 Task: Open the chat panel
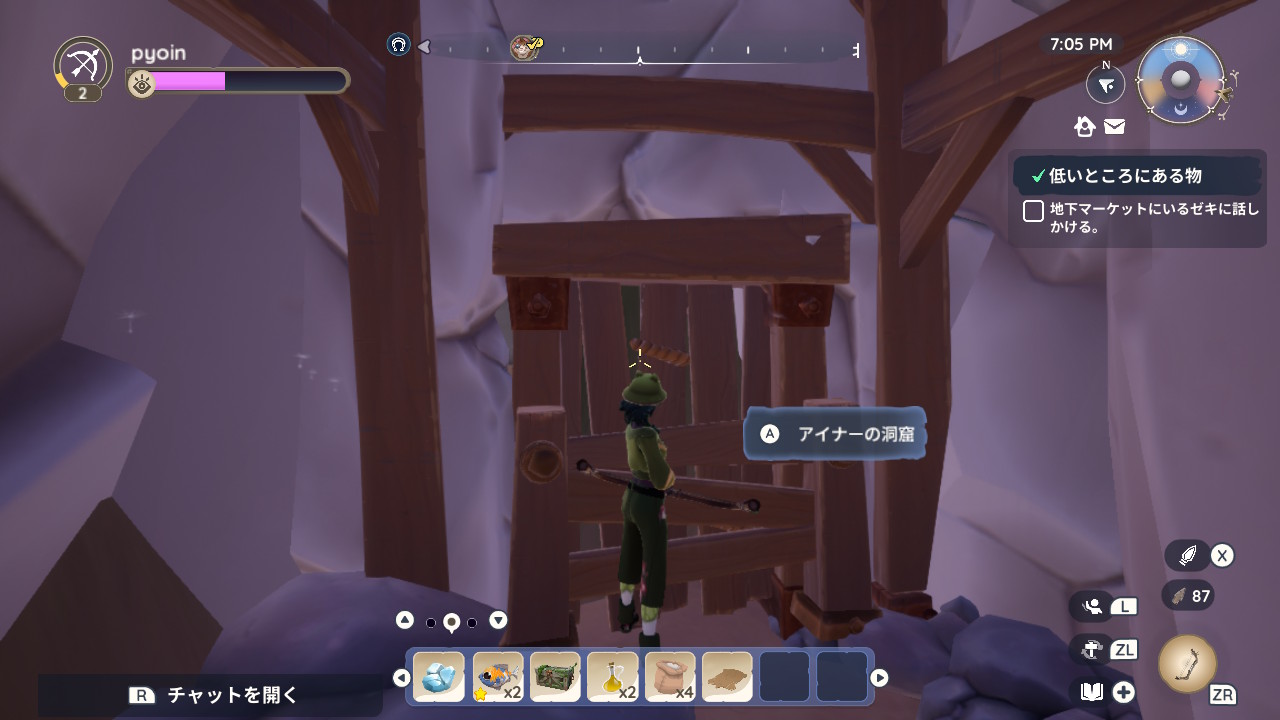coord(212,695)
